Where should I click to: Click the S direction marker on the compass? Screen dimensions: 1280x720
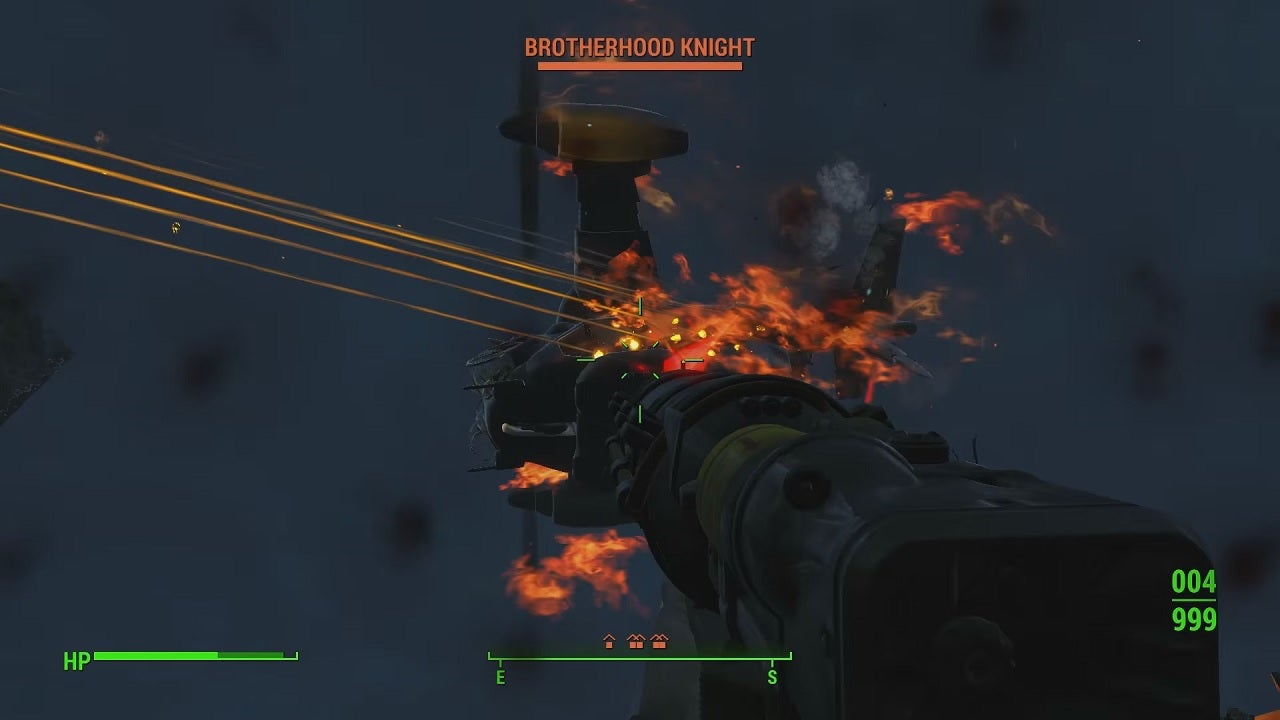[x=772, y=676]
